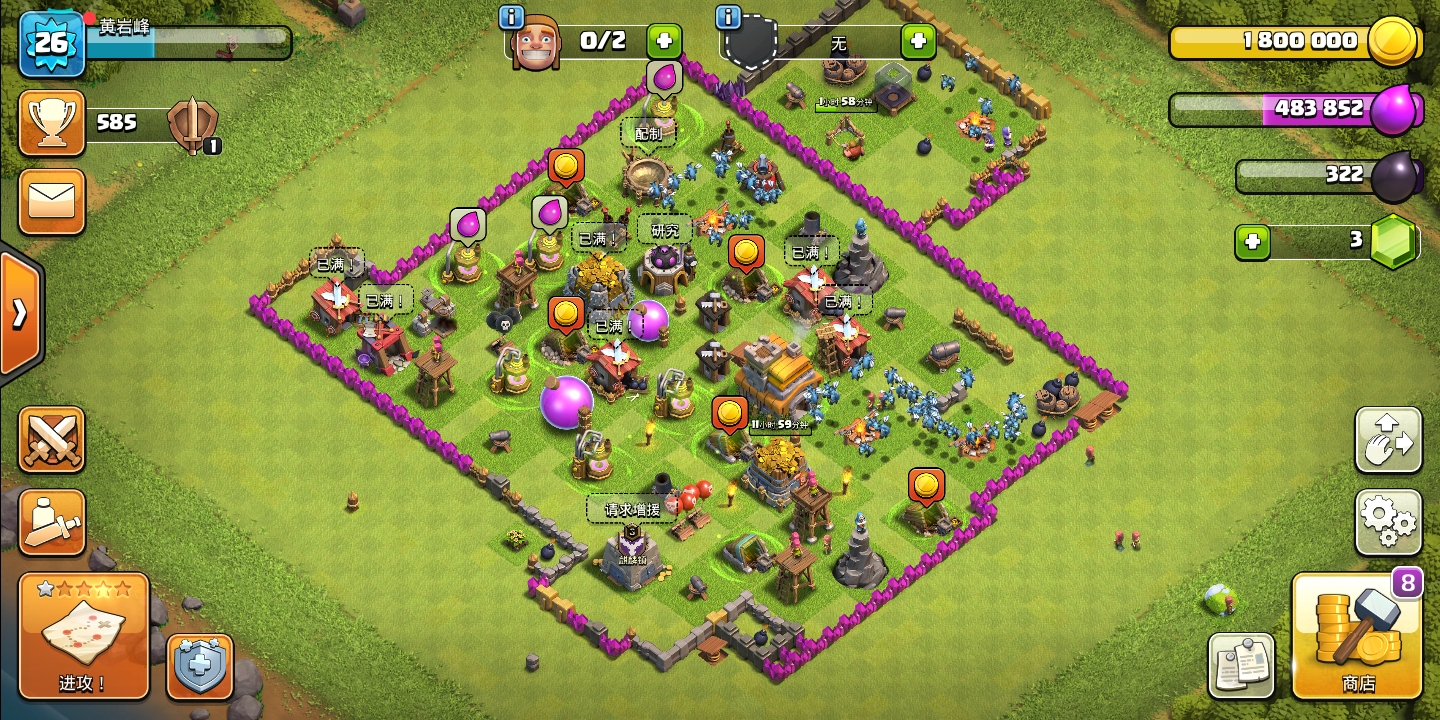The height and width of the screenshot is (720, 1440).
Task: Add gems with the green plus
Action: coord(1252,242)
